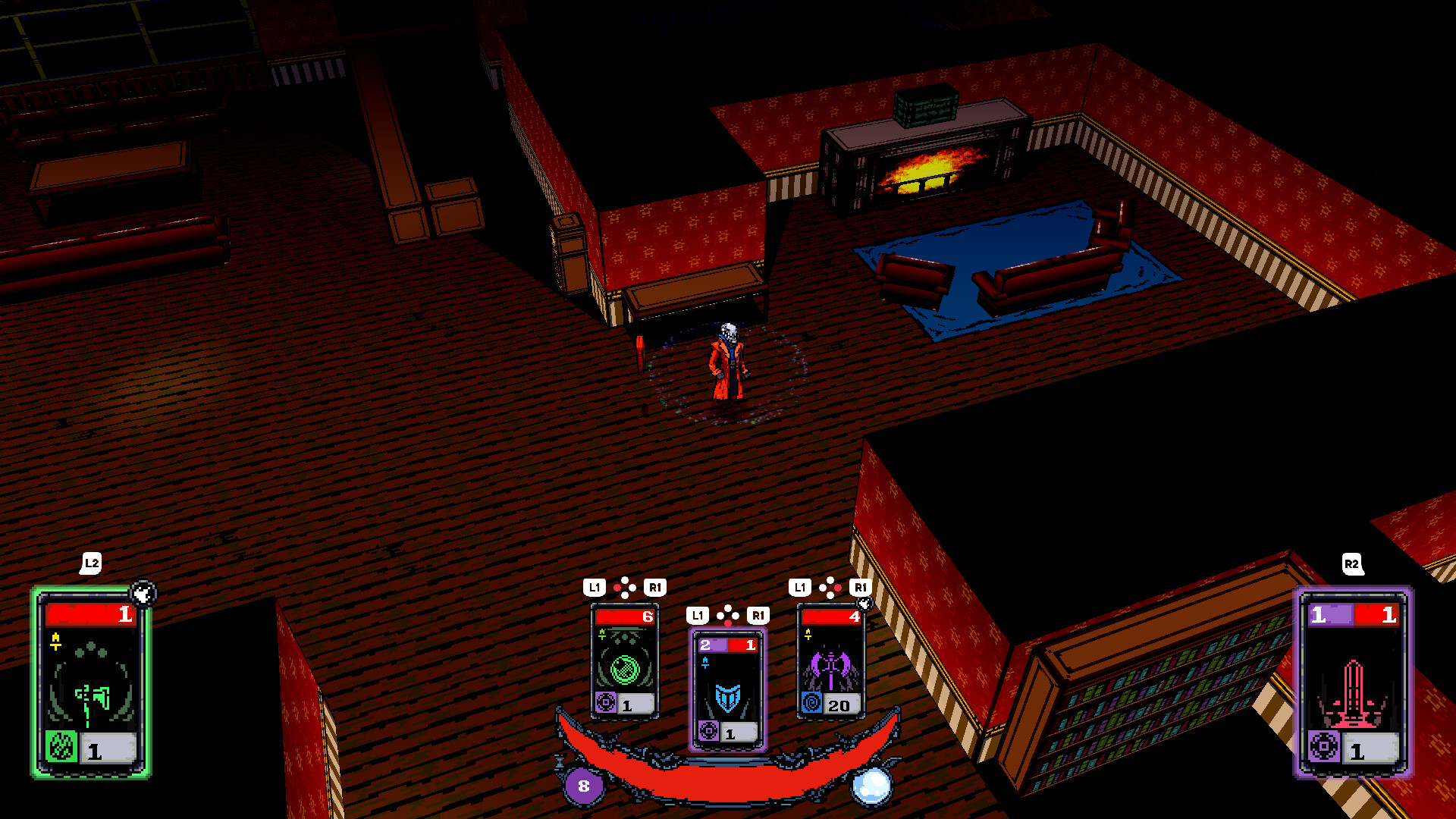Click the red d-pad dot above the green orb card

(617, 588)
